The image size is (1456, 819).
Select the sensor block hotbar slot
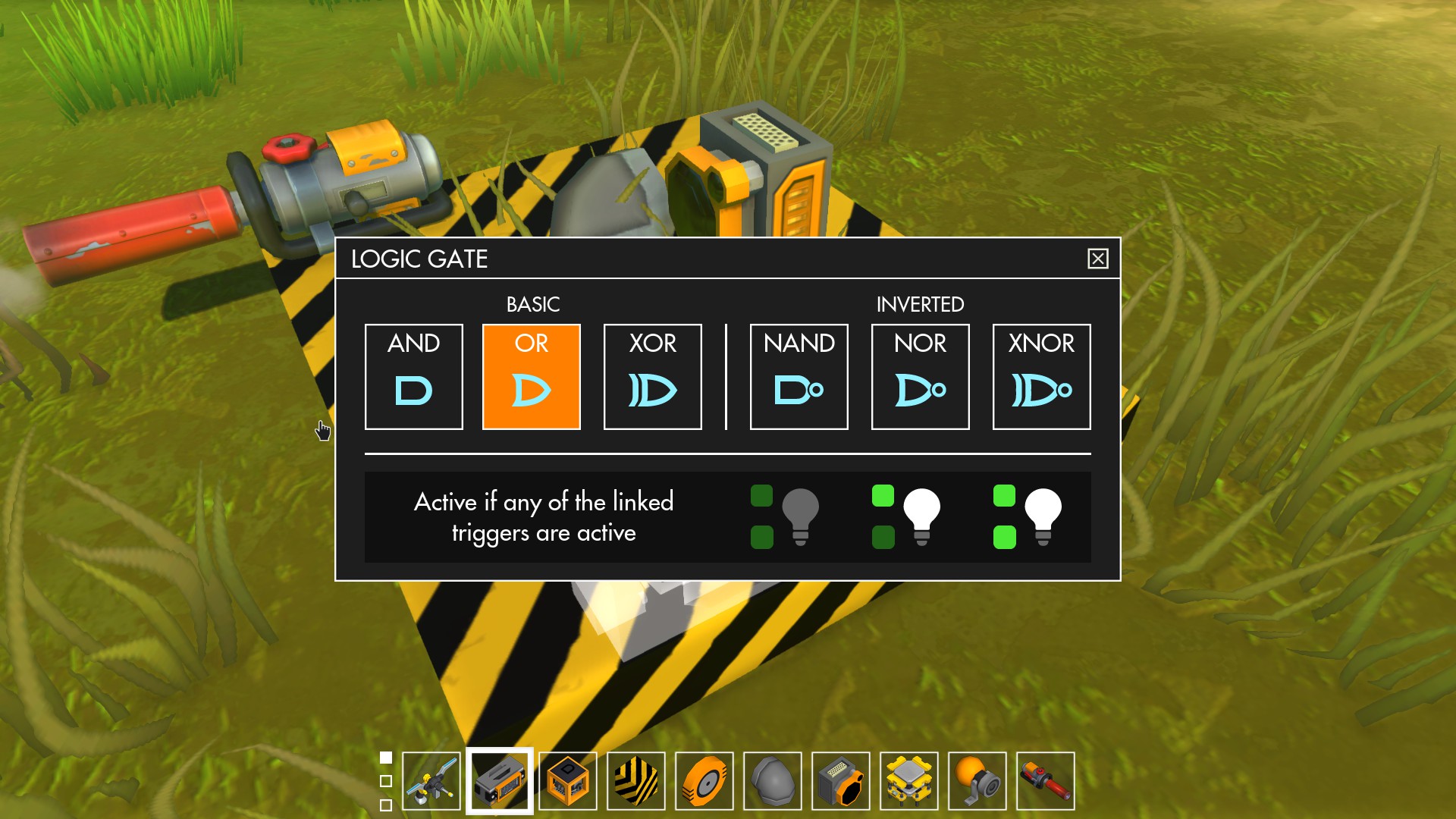tap(841, 781)
